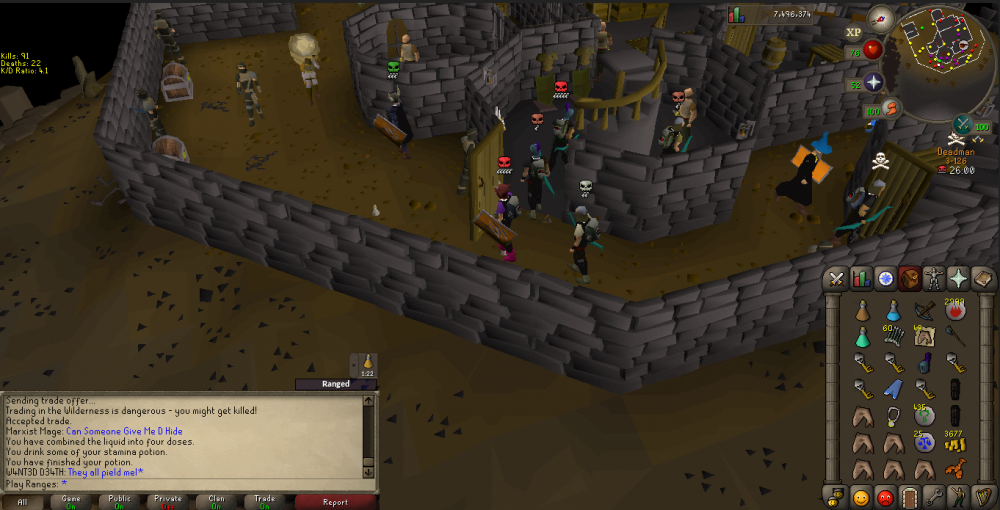Select the Public chat filter tab
The width and height of the screenshot is (1000, 510).
[x=119, y=501]
